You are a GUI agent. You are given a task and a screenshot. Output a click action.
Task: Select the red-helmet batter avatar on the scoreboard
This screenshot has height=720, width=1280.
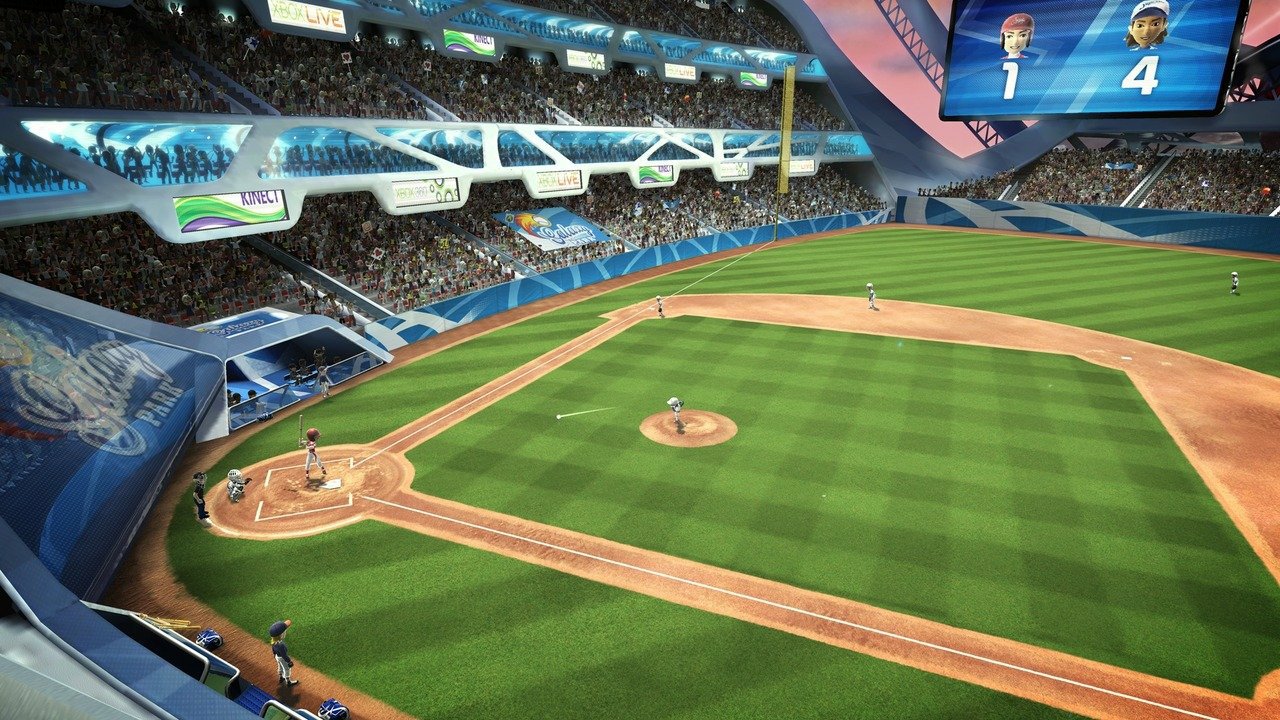(x=1015, y=33)
